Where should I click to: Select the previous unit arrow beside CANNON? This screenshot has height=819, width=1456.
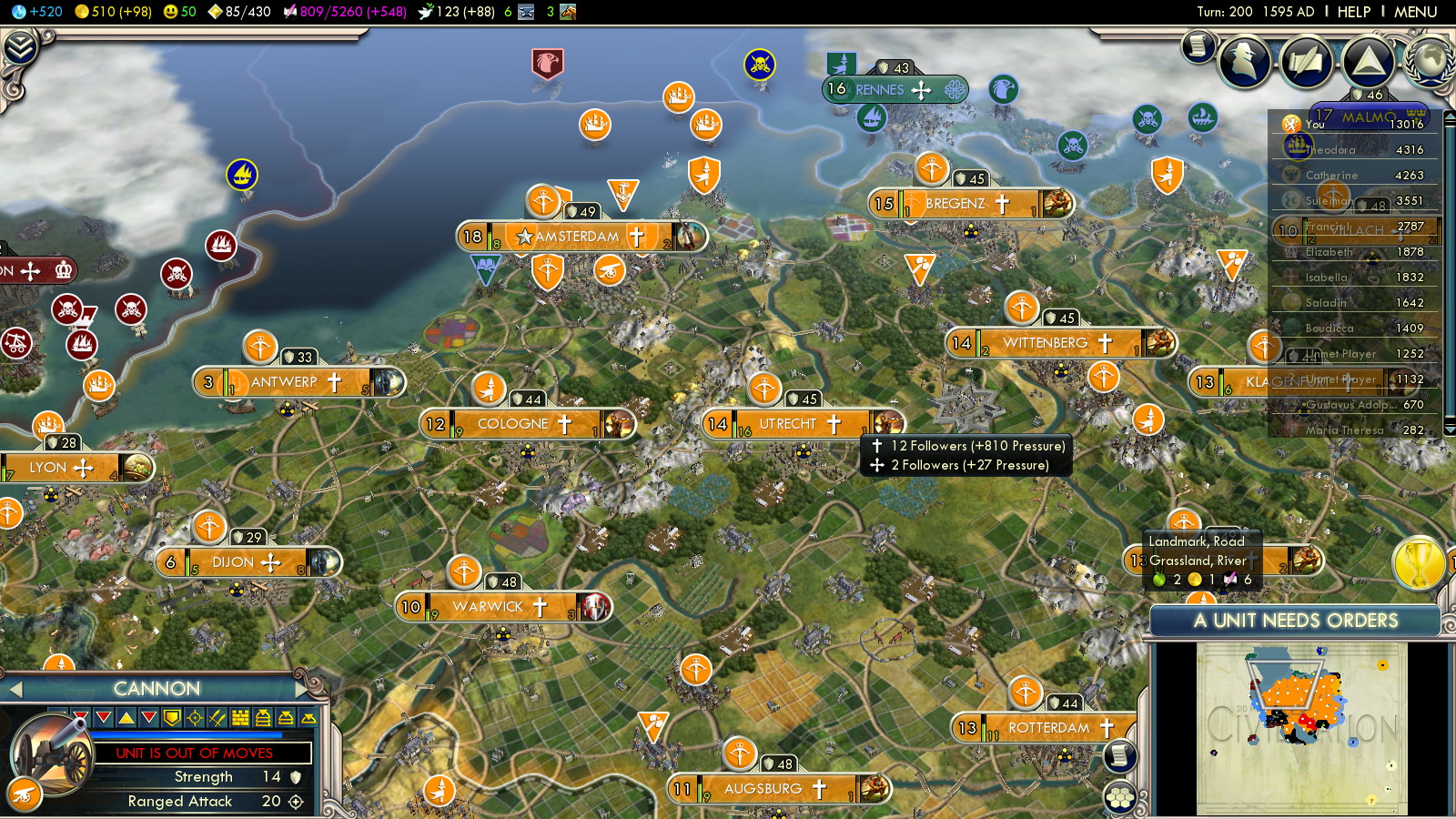click(x=15, y=690)
